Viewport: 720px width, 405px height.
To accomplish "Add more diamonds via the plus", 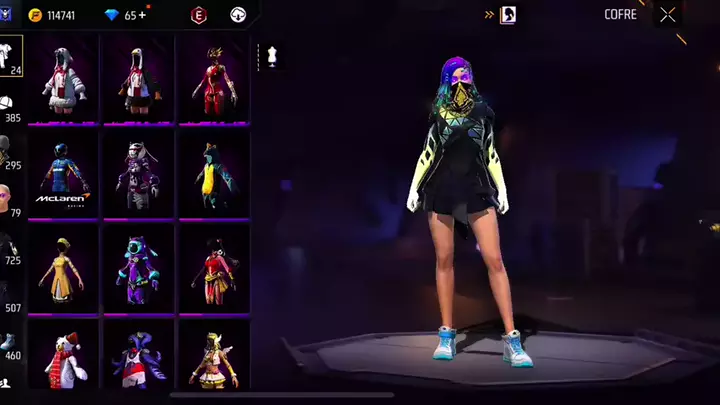I will coord(142,15).
